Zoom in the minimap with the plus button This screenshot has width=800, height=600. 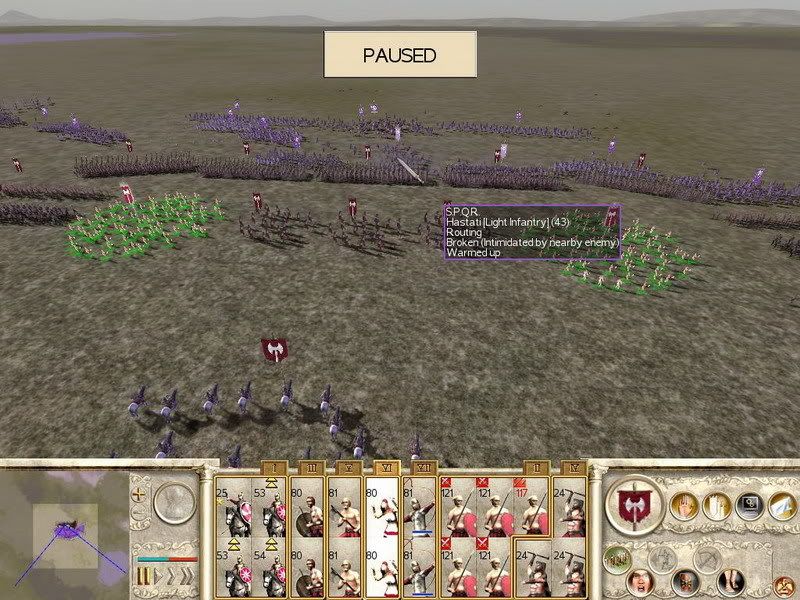click(140, 494)
